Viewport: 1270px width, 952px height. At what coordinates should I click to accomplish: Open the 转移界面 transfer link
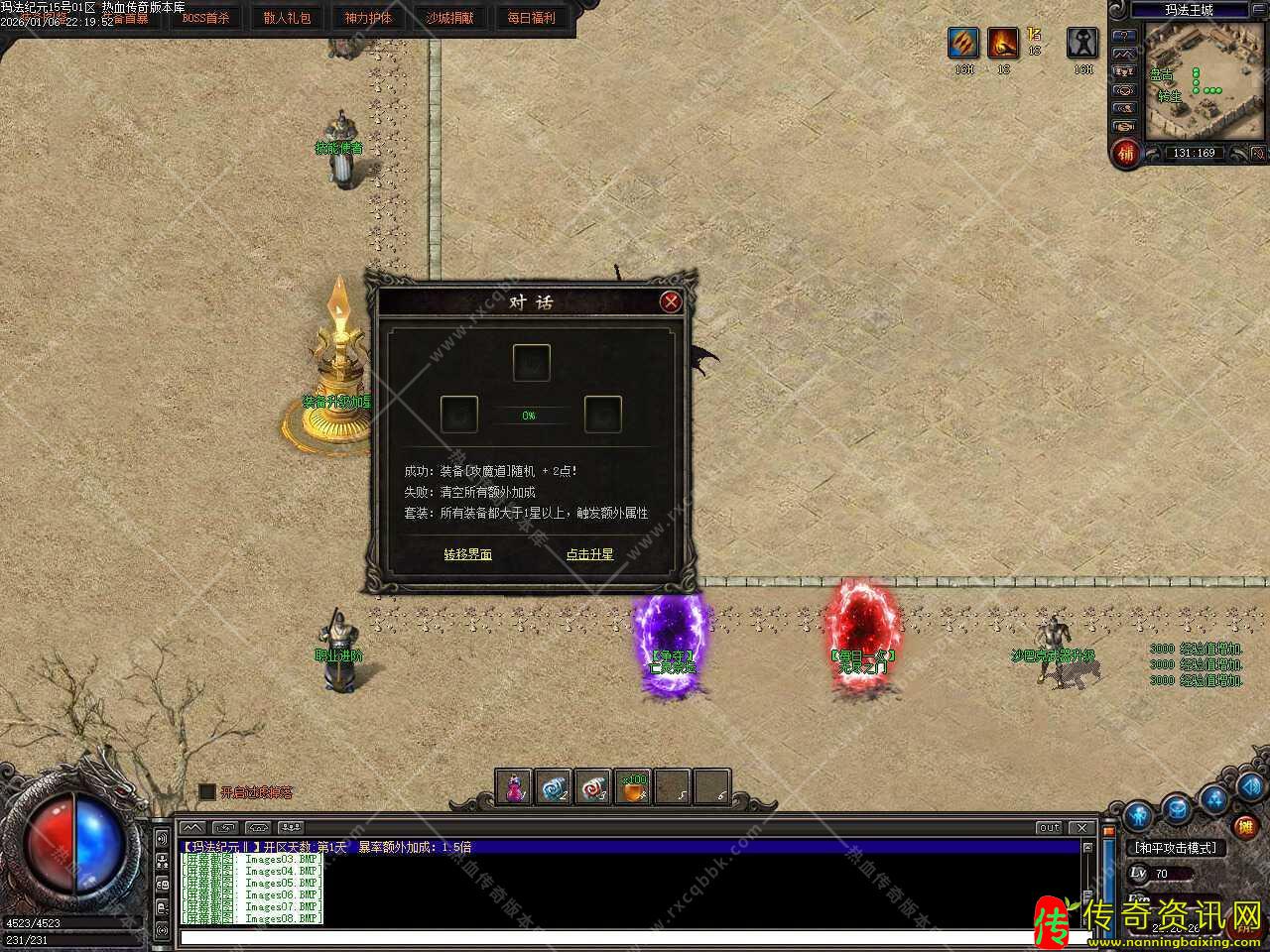pyautogui.click(x=467, y=554)
